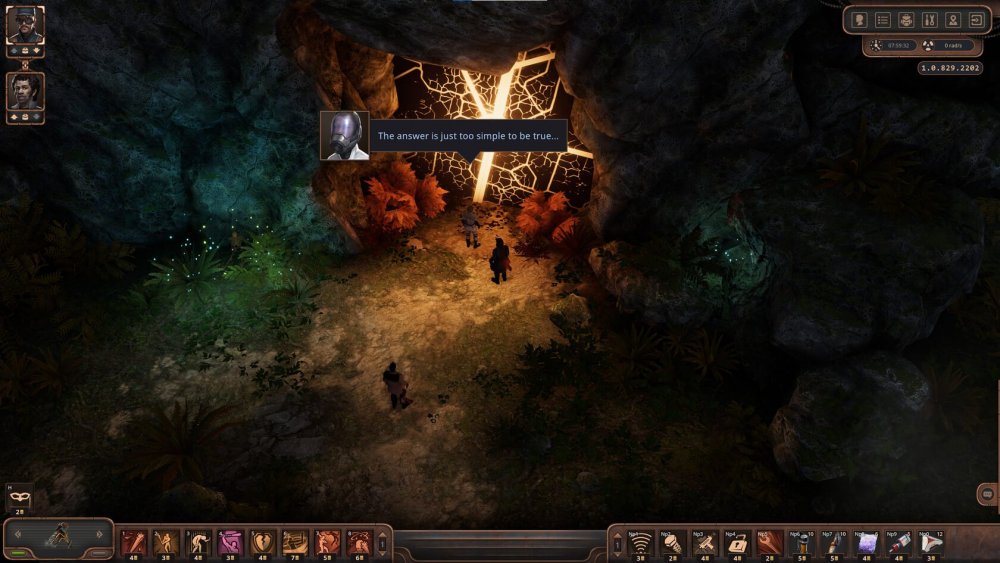
Task: Use the red wrench repair slot
Action: click(770, 541)
